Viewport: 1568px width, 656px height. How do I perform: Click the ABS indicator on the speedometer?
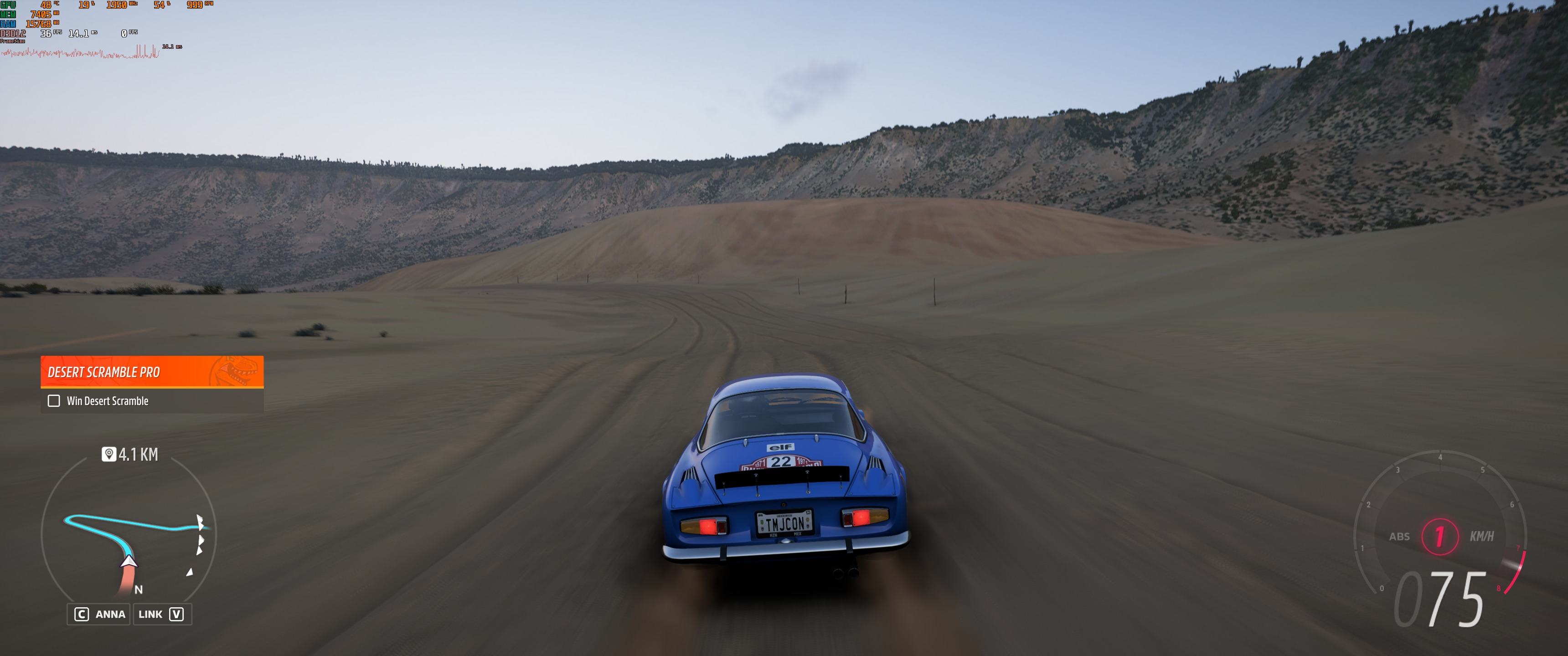(x=1399, y=537)
